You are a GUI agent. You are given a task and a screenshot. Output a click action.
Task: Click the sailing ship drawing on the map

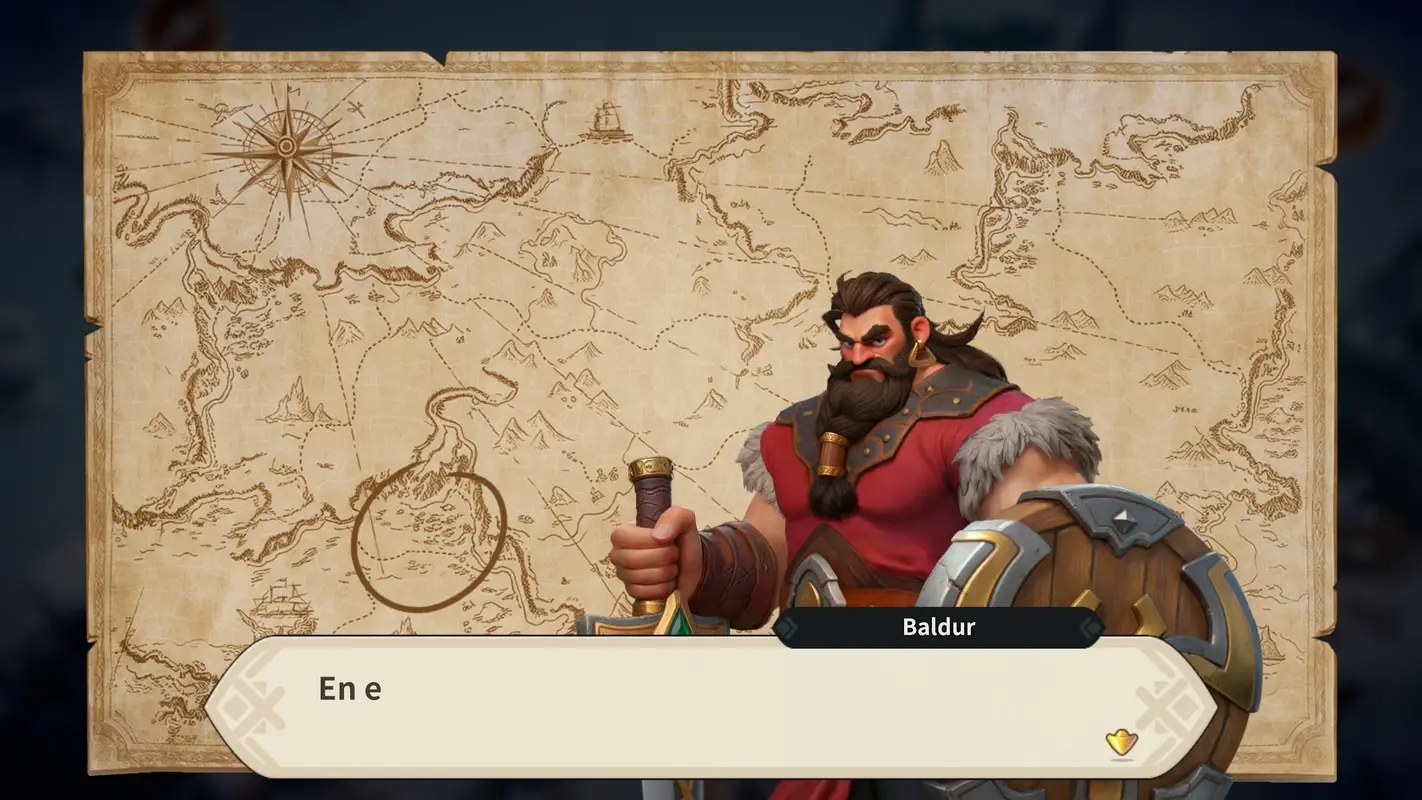coord(283,600)
